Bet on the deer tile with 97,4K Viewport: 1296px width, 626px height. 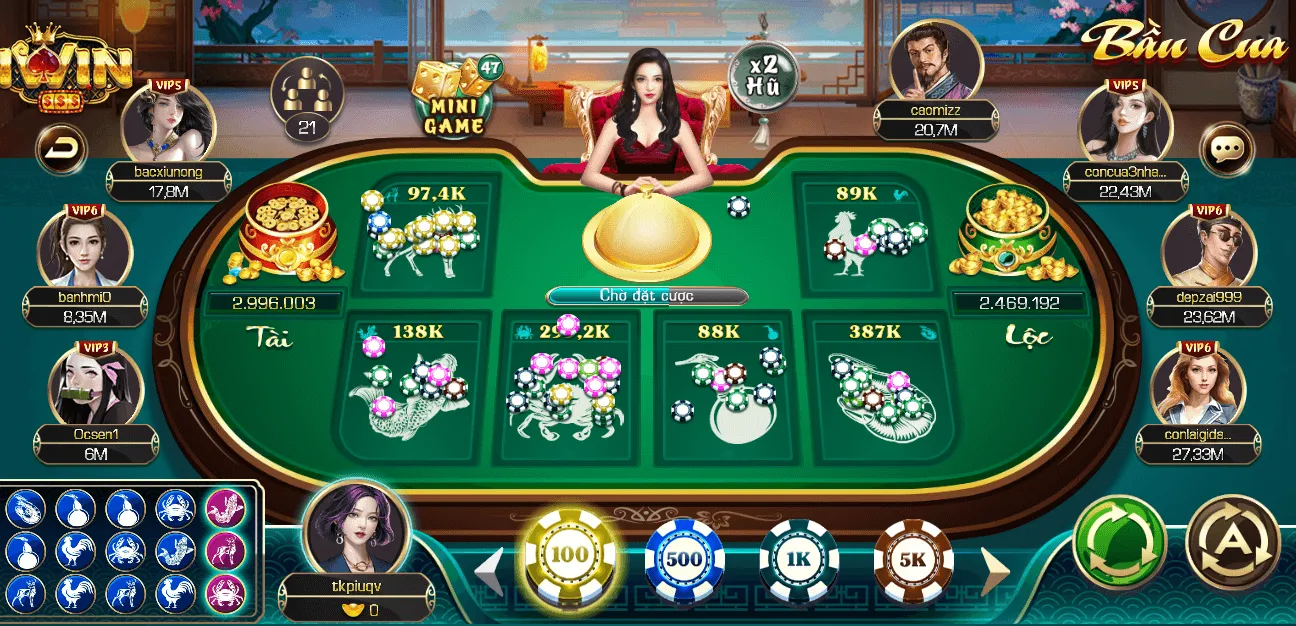(x=425, y=238)
